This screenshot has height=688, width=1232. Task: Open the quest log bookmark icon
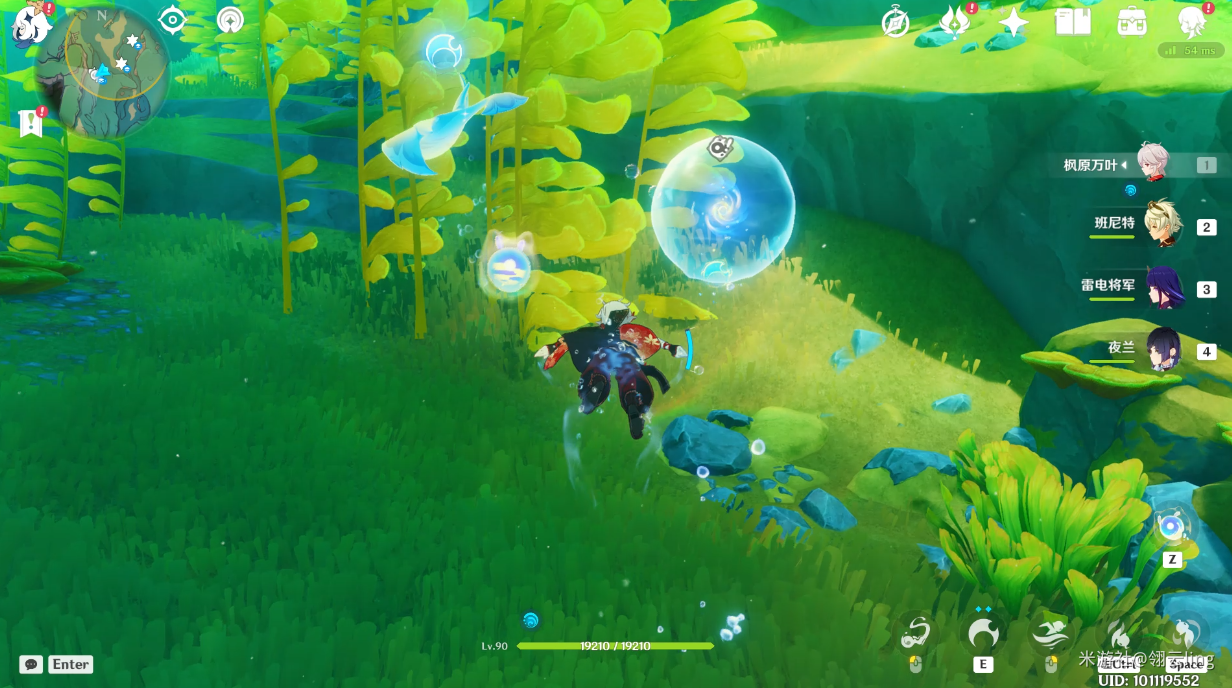click(x=31, y=123)
